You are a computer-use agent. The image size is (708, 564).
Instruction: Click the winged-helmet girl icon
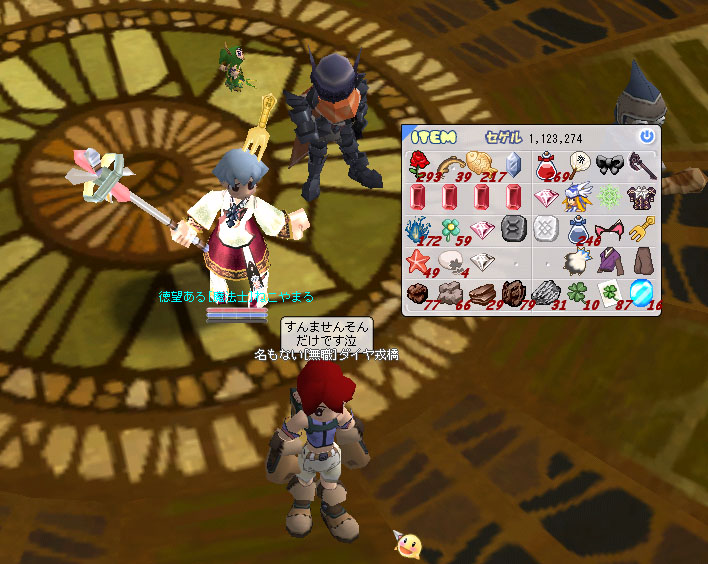pyautogui.click(x=578, y=195)
